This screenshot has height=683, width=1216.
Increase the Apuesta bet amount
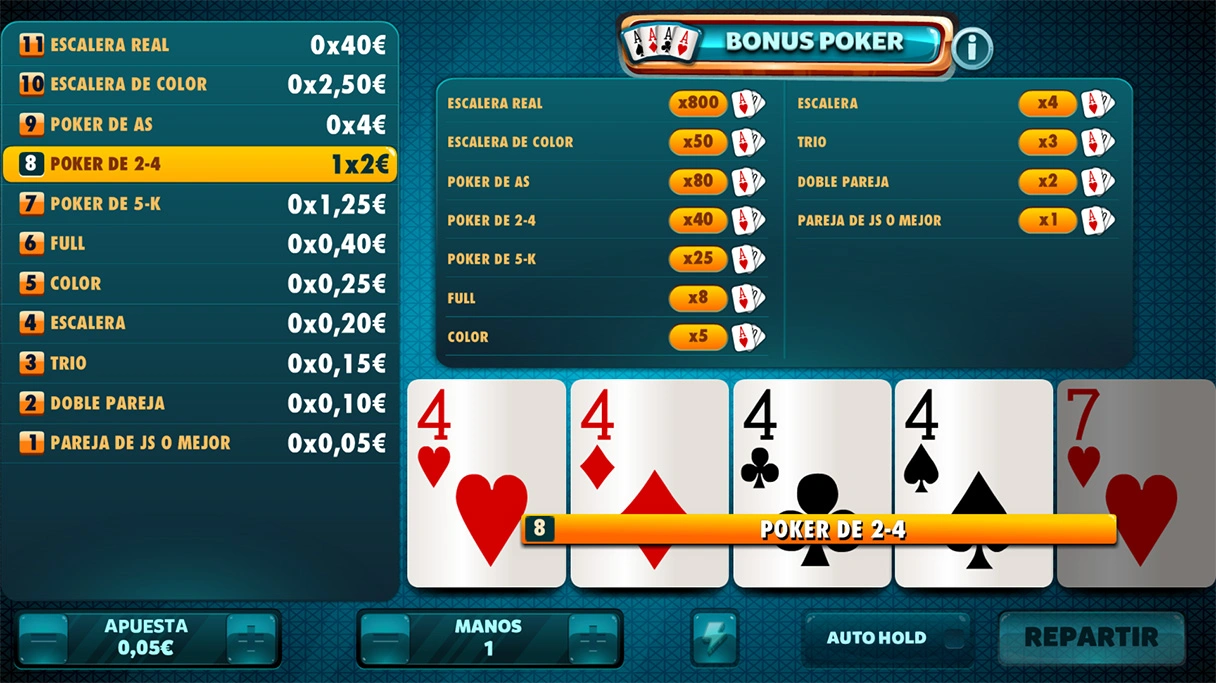tap(251, 638)
